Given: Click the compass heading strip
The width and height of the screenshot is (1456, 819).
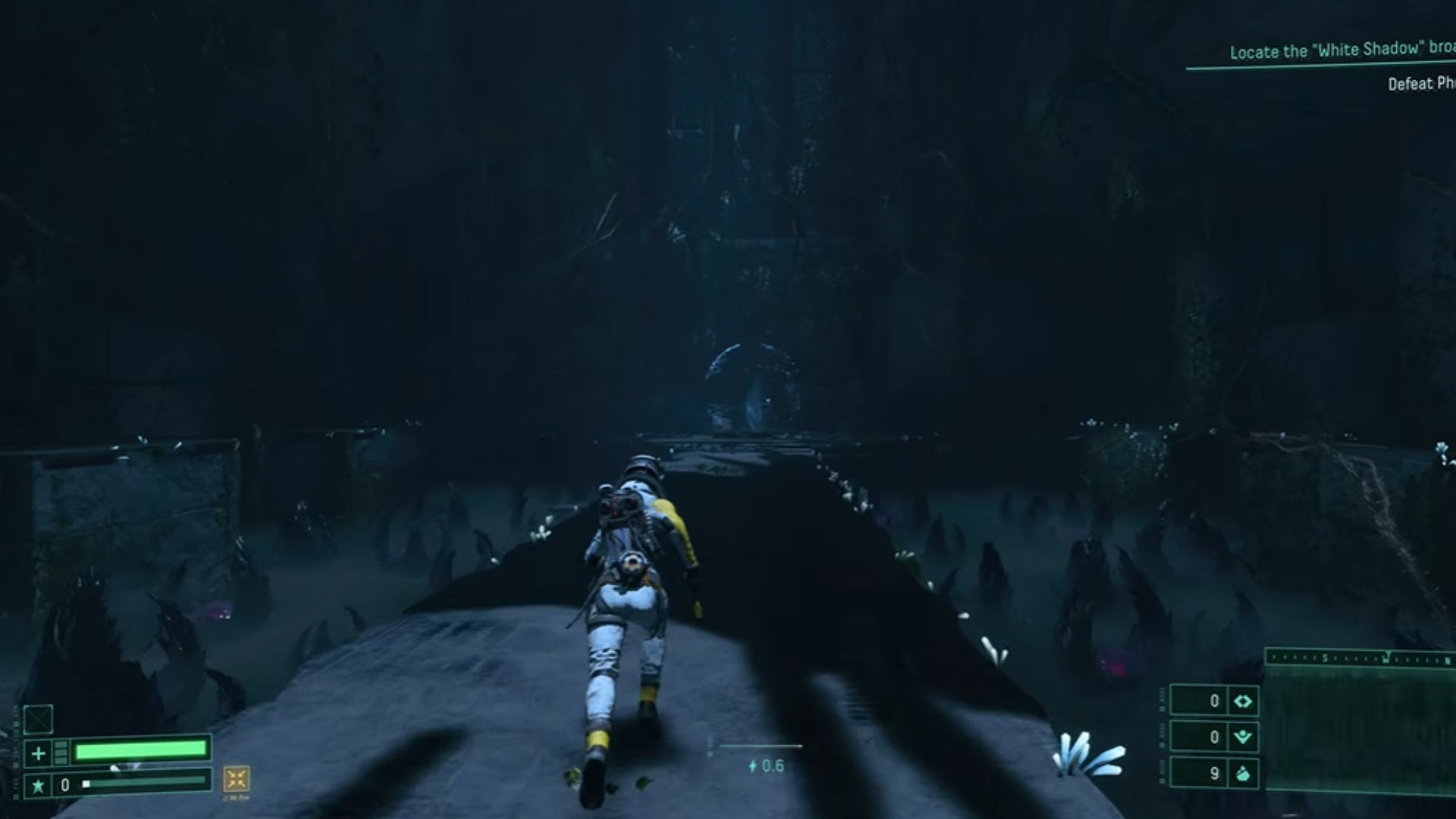Looking at the screenshot, I should click(1361, 657).
